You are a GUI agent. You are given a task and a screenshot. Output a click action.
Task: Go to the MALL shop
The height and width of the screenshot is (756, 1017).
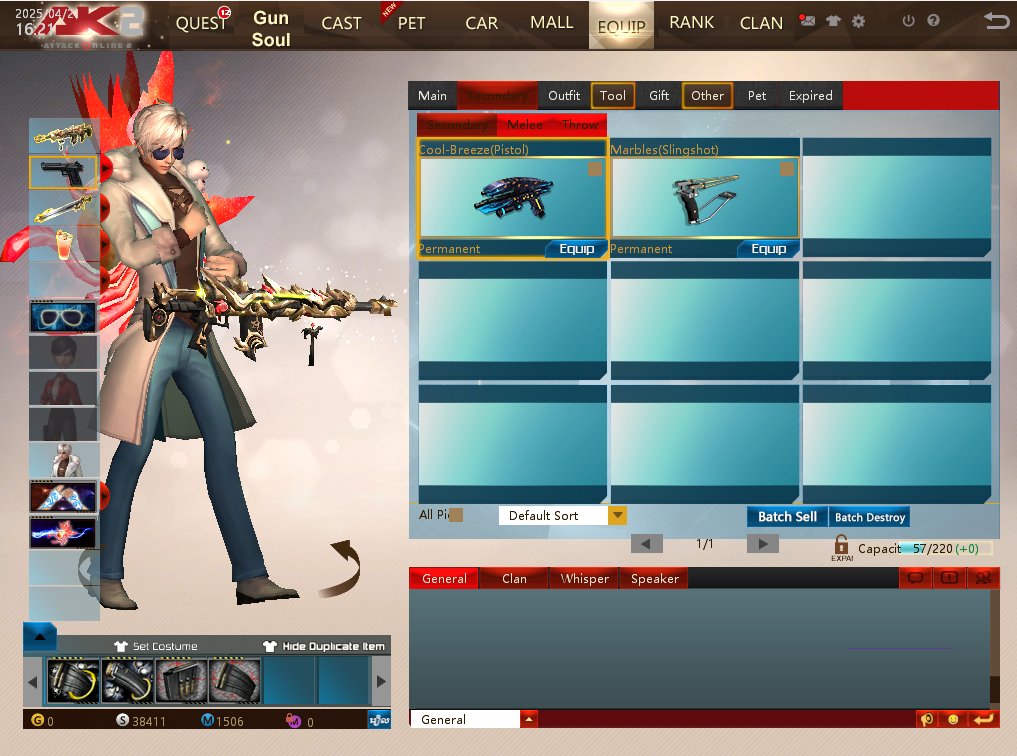(551, 23)
